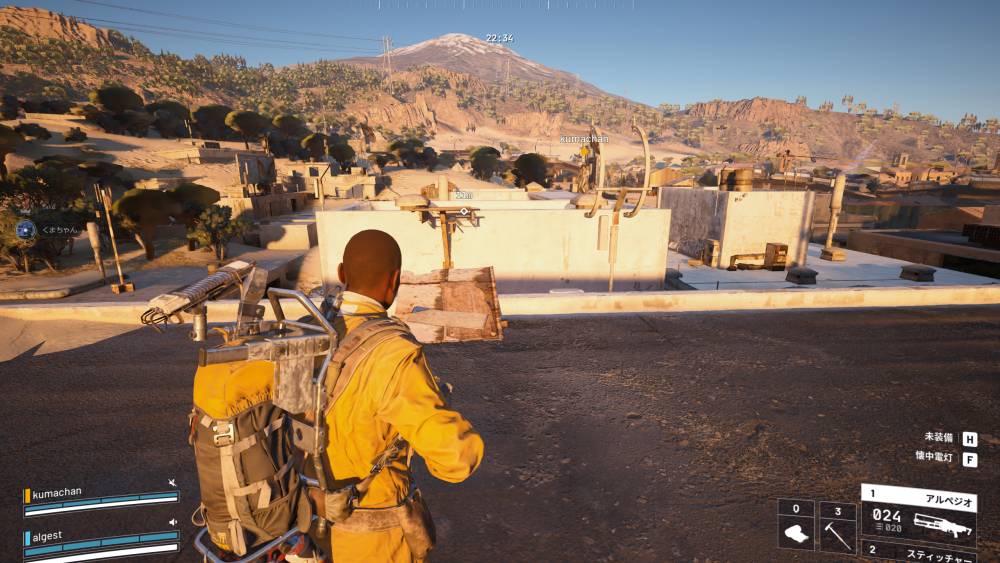Viewport: 1000px width, 563px height.
Task: Select kumachan in the squad list
Action: (57, 493)
